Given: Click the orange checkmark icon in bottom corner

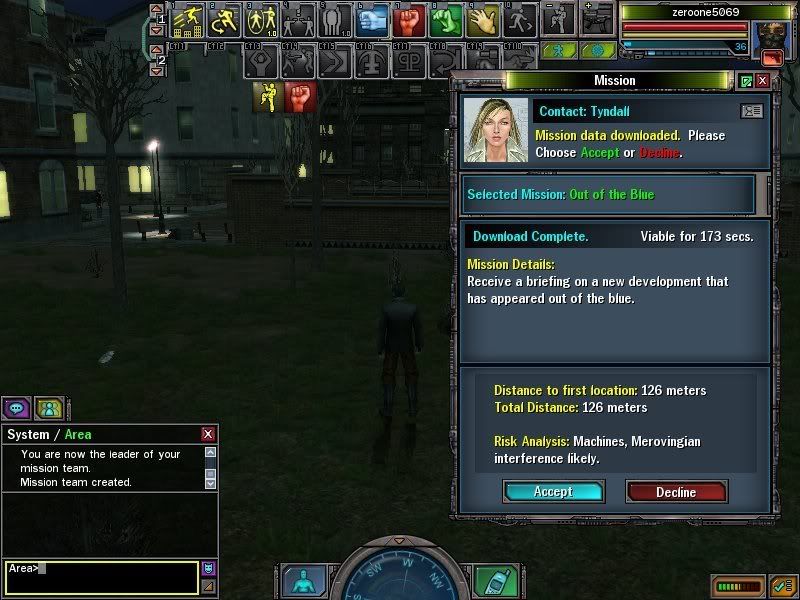Looking at the screenshot, I should click(783, 585).
